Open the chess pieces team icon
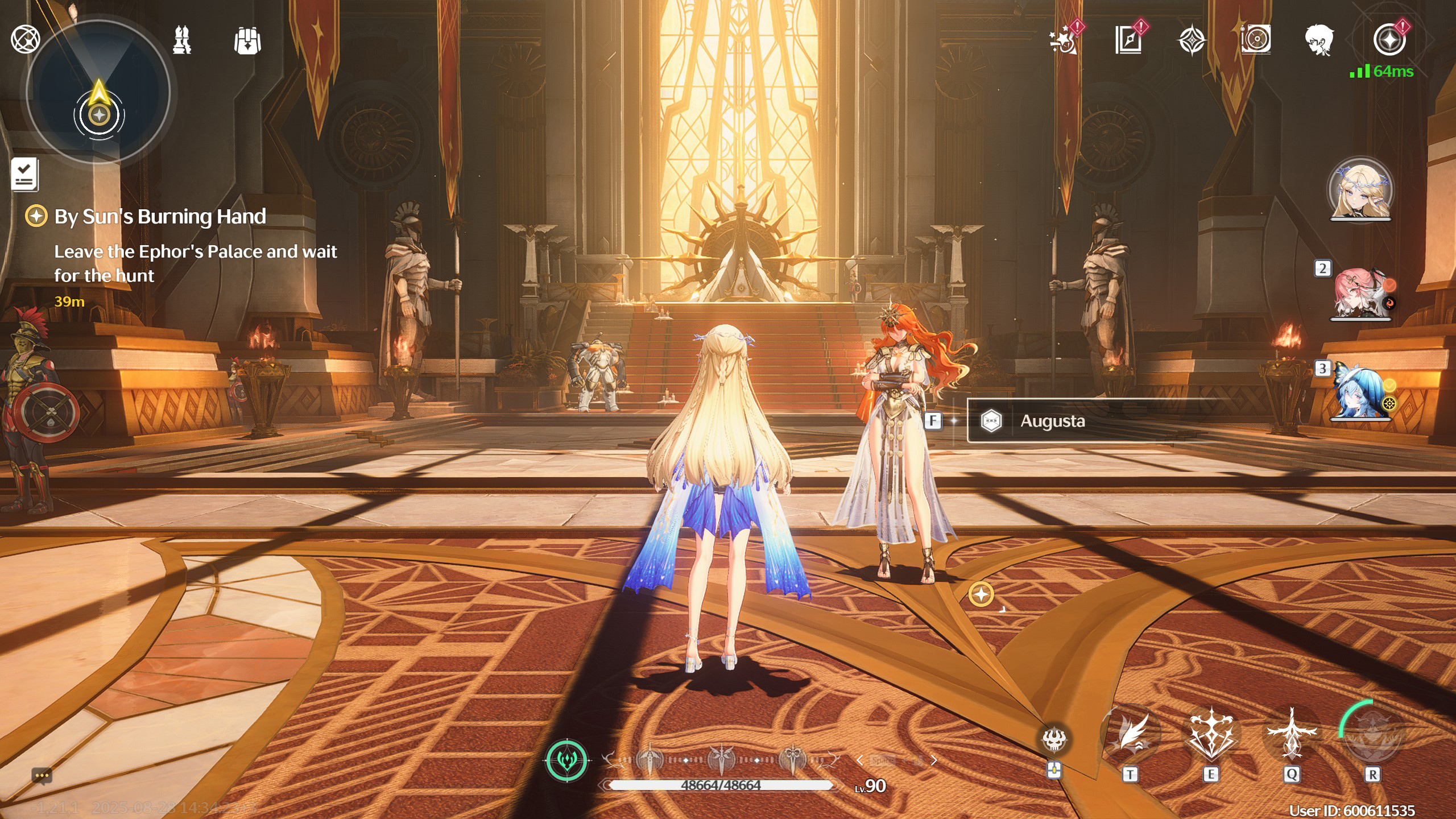 tap(182, 40)
